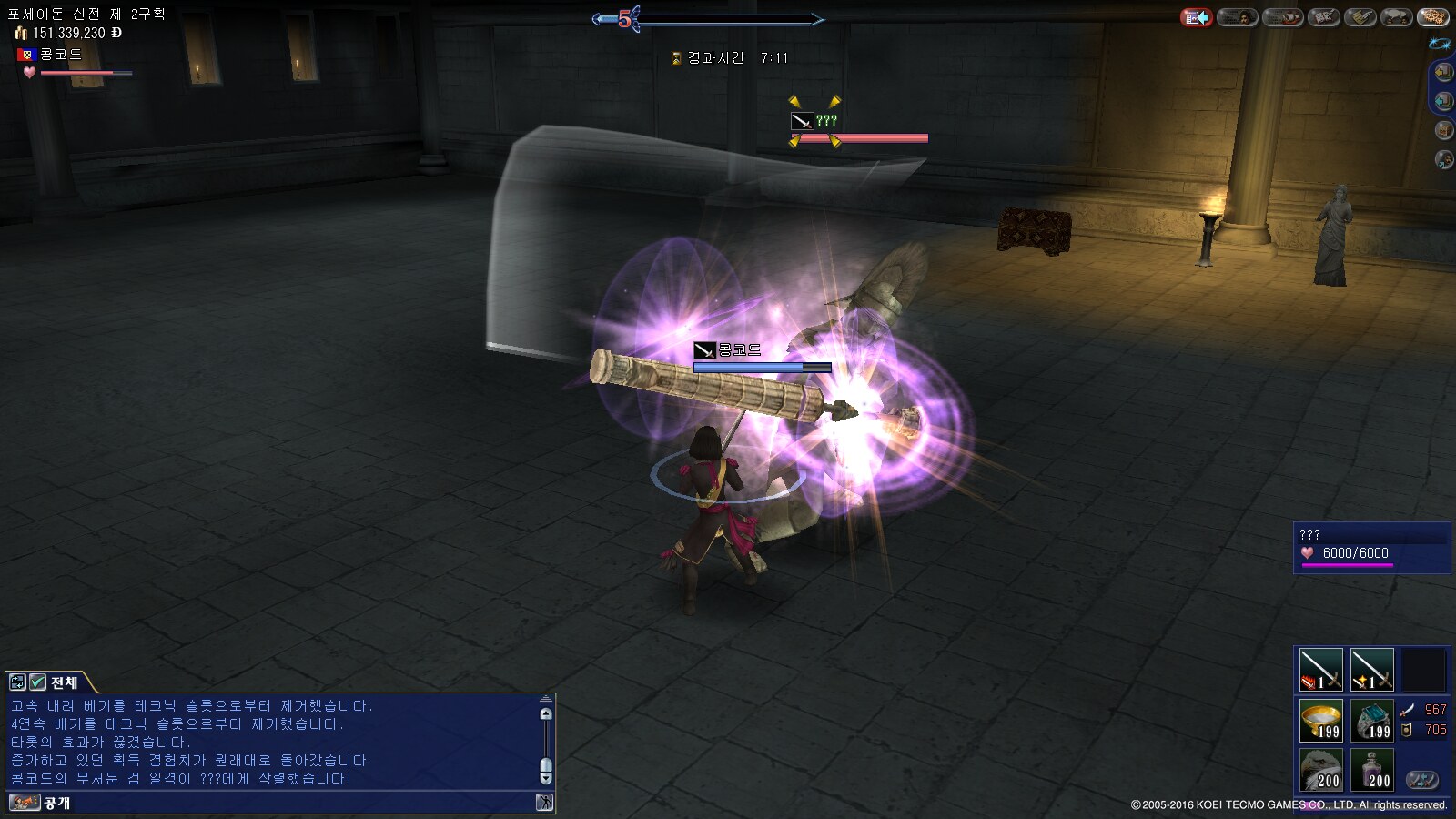This screenshot has width=1456, height=819.
Task: Open the character portrait menu
Action: click(x=1237, y=17)
